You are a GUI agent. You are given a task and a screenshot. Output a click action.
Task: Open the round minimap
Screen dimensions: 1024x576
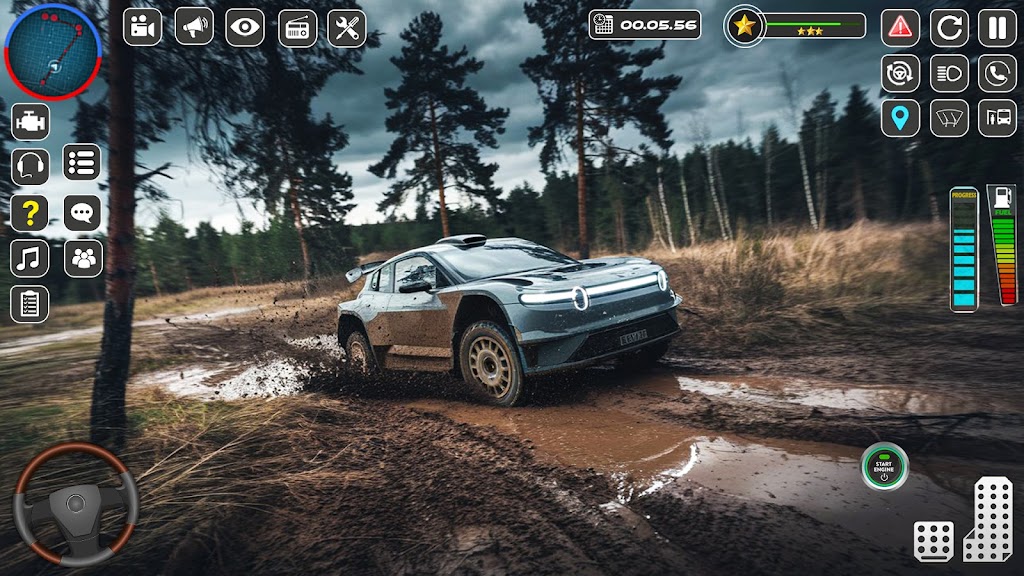53,51
